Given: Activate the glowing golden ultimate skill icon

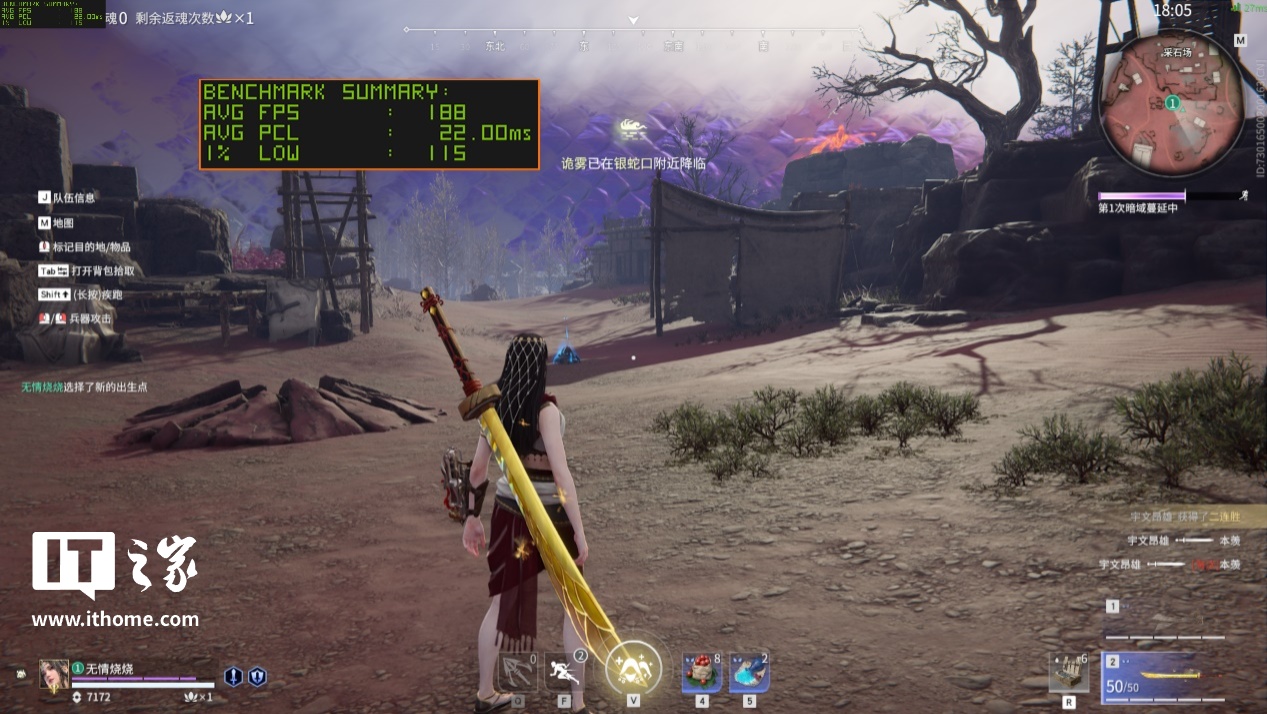Looking at the screenshot, I should (x=633, y=666).
